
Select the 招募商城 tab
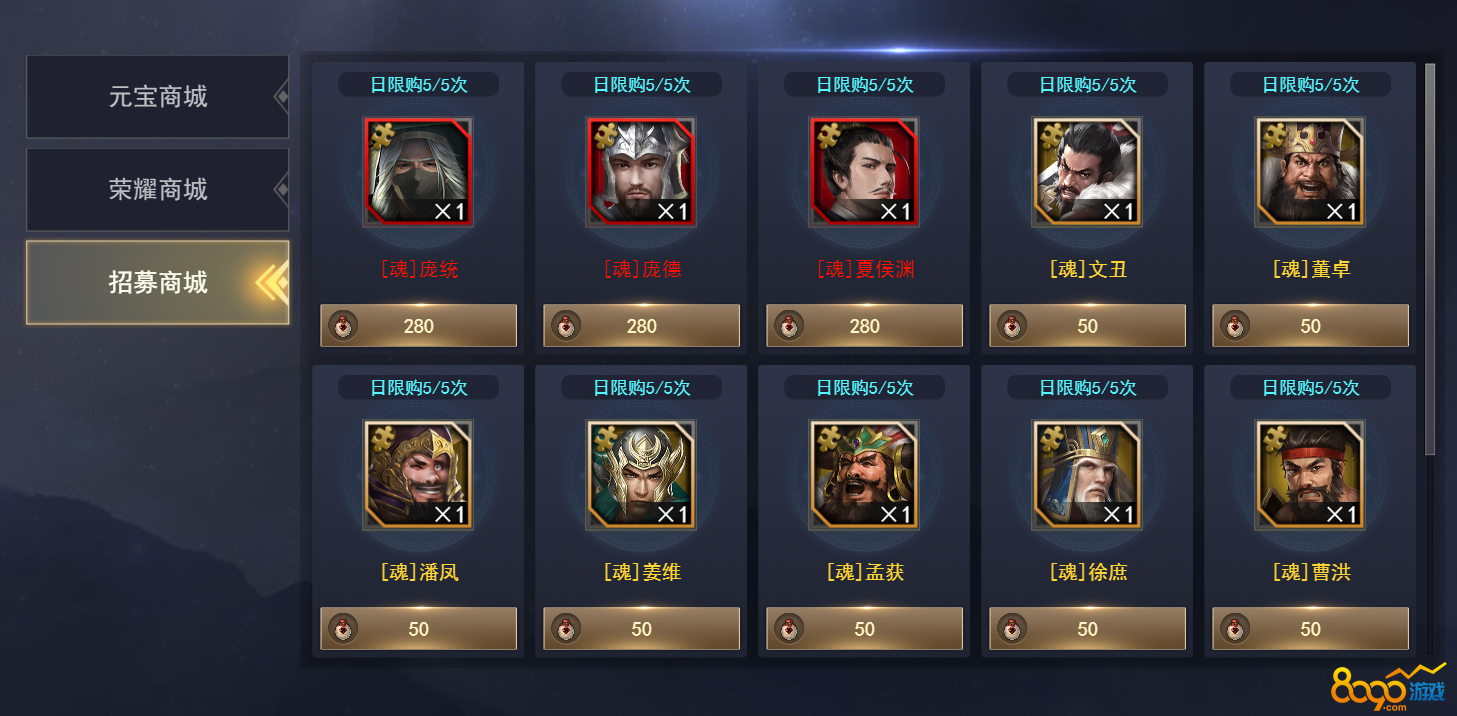(x=158, y=283)
